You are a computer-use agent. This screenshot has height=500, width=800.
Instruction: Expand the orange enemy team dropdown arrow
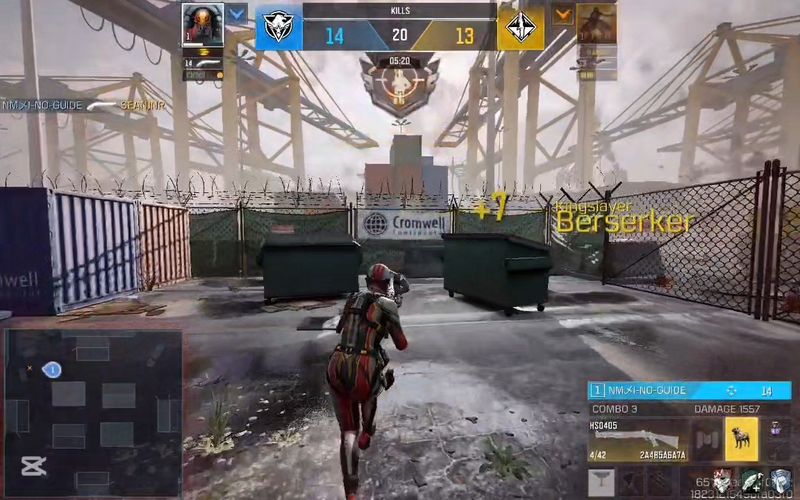[563, 14]
